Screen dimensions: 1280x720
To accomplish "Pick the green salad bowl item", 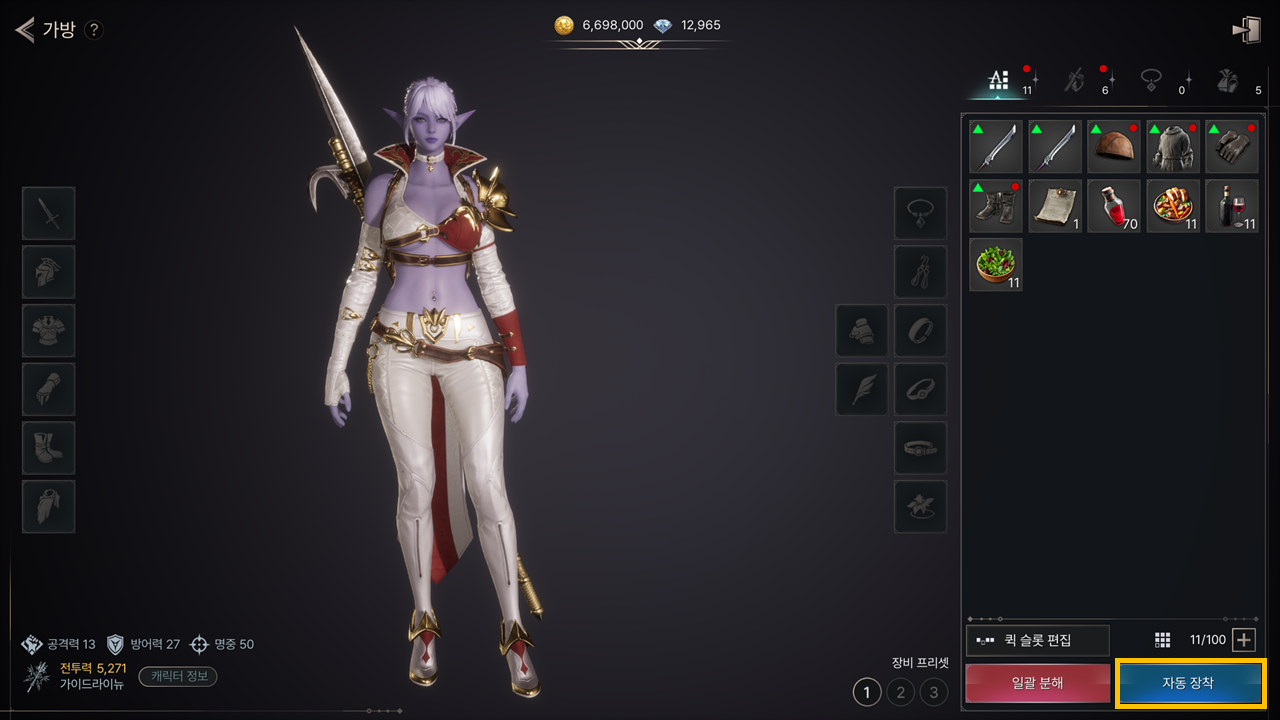I will pyautogui.click(x=996, y=265).
